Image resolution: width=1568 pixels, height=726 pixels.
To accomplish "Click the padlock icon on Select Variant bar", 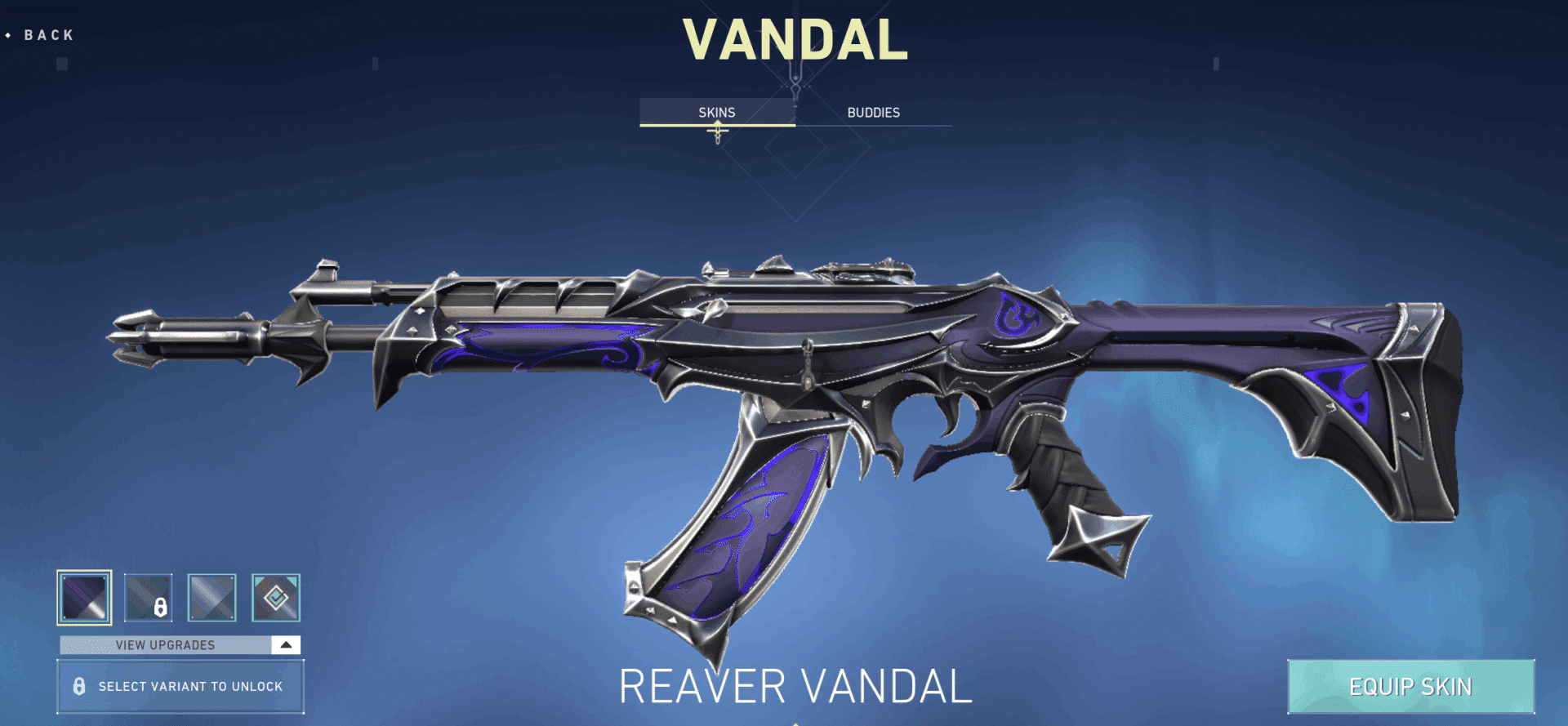I will (x=79, y=687).
